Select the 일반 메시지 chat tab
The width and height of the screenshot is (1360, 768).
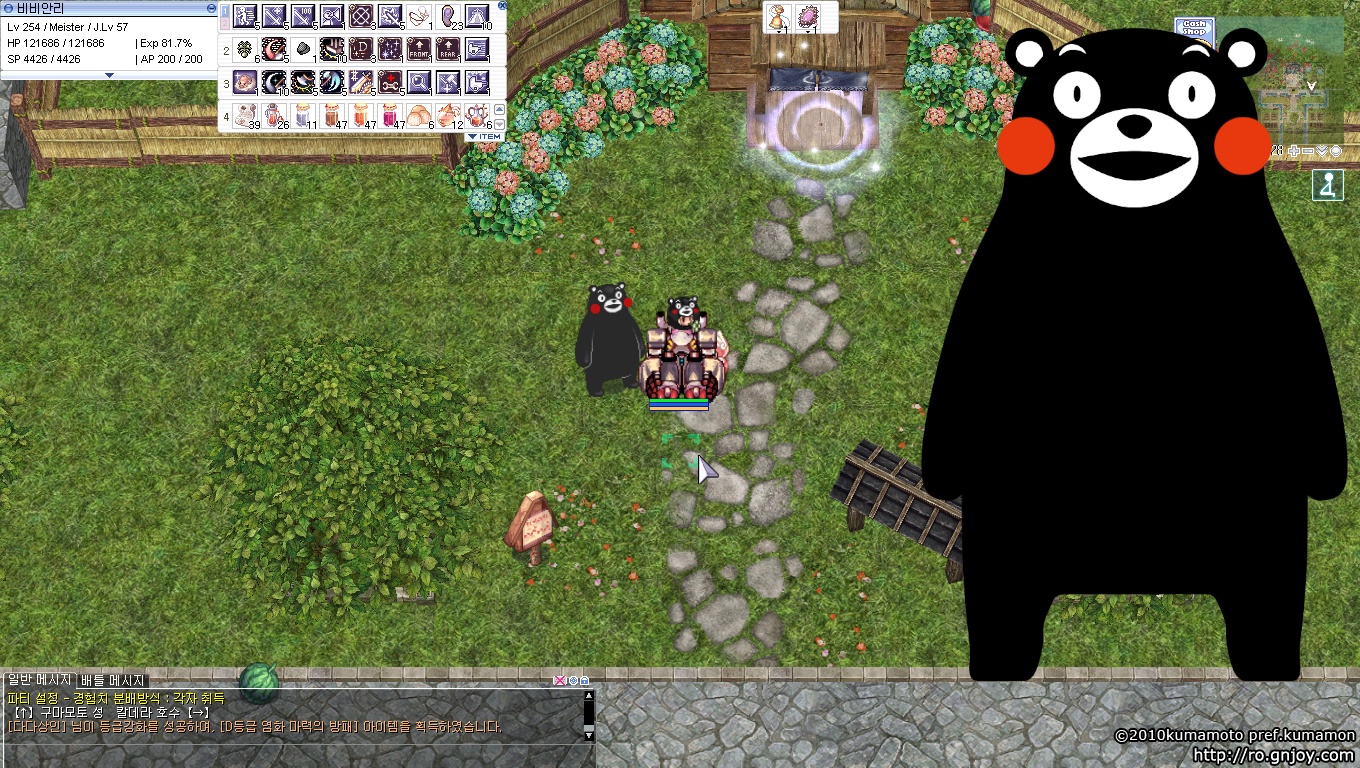(40, 680)
